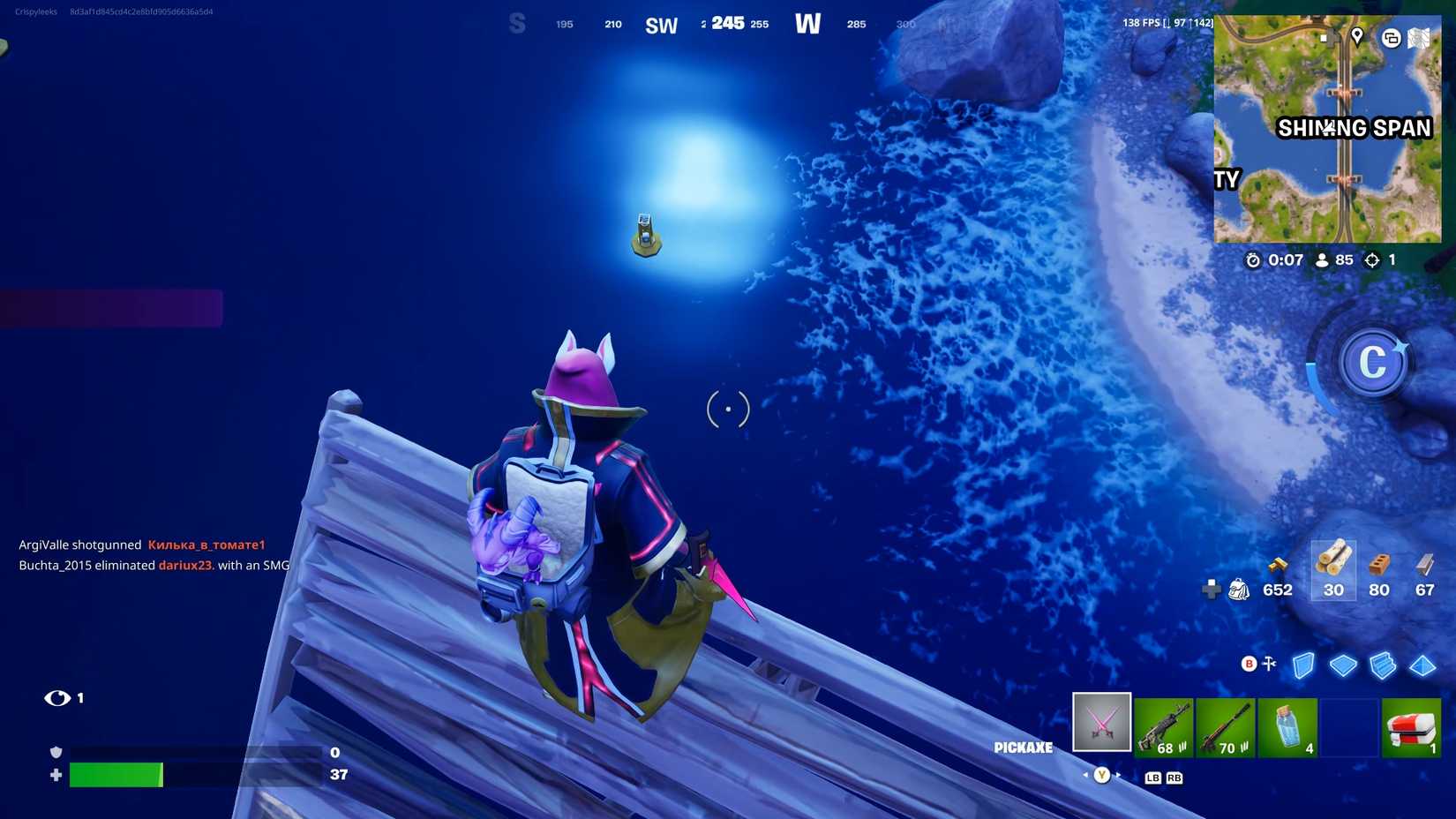This screenshot has width=1456, height=819.
Task: Click the B edit prompt icon
Action: coord(1249,663)
